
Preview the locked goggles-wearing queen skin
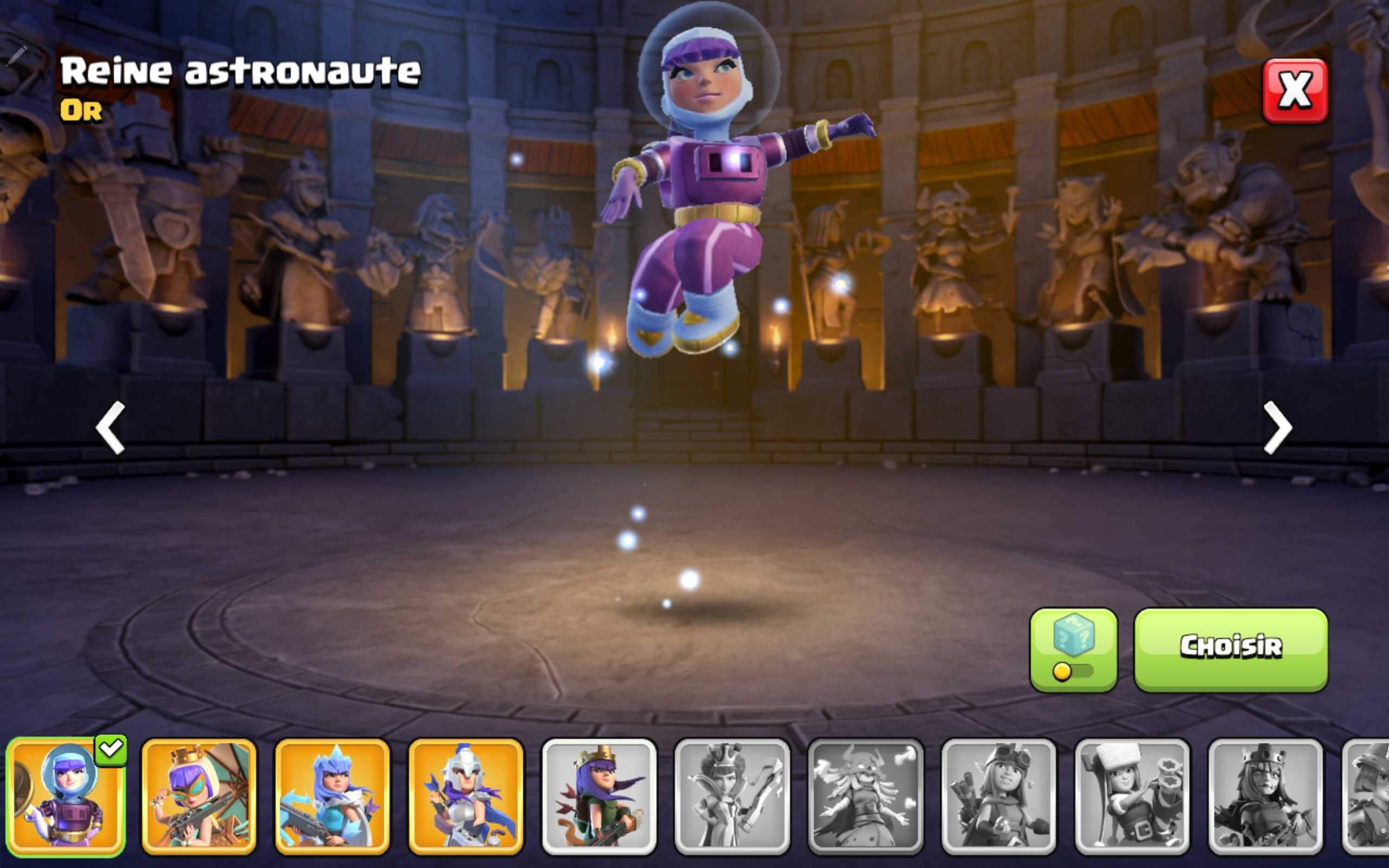(x=998, y=796)
